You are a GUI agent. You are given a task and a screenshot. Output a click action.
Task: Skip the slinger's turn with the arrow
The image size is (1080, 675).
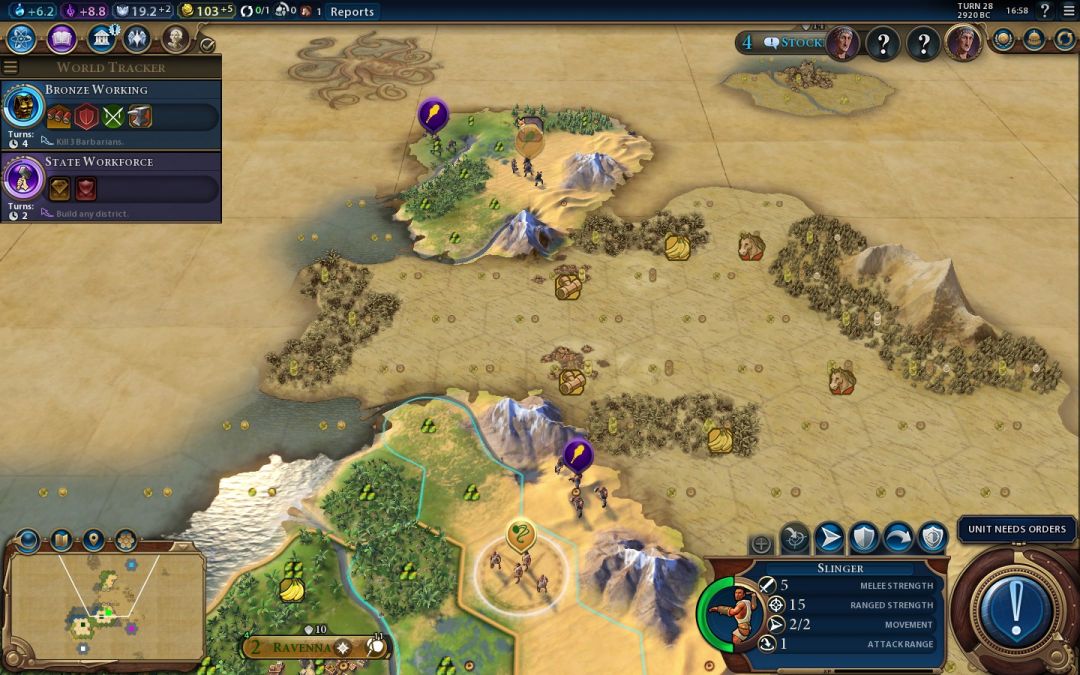(898, 539)
